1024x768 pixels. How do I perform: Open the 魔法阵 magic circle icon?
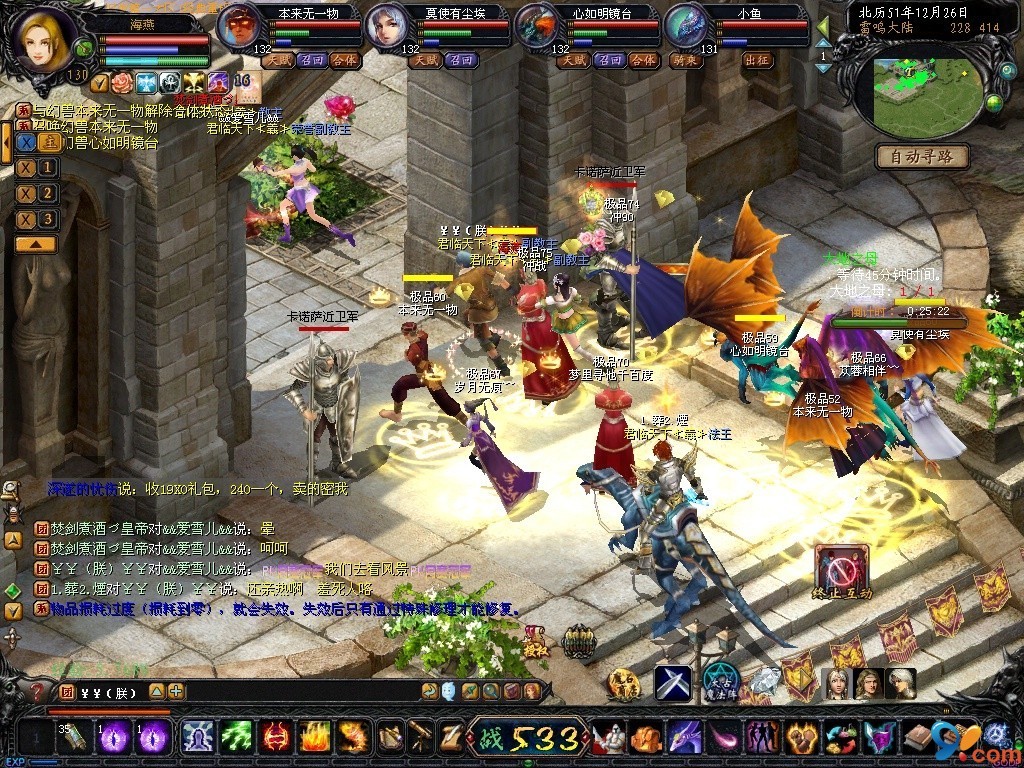coord(720,682)
